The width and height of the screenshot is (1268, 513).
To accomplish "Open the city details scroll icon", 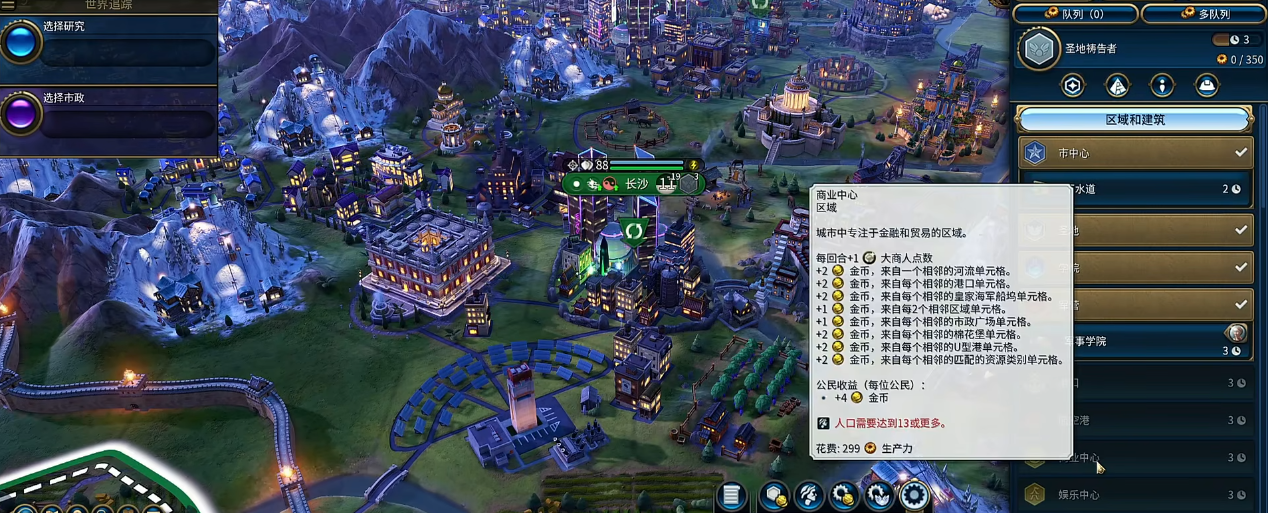I will pyautogui.click(x=732, y=495).
